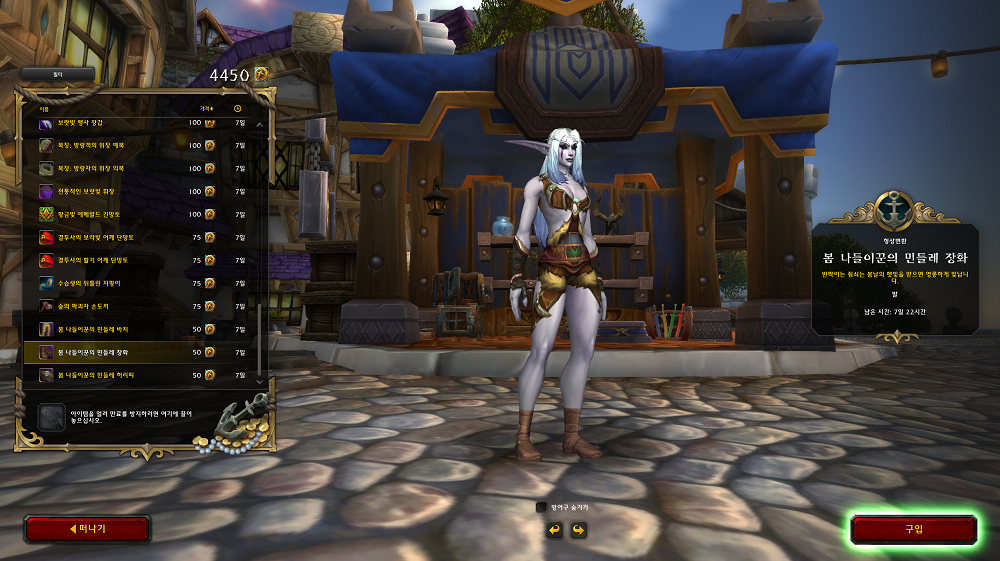Select 결투사의 보라빛 어깨 단망토 row
Image resolution: width=1000 pixels, height=561 pixels.
click(x=140, y=237)
